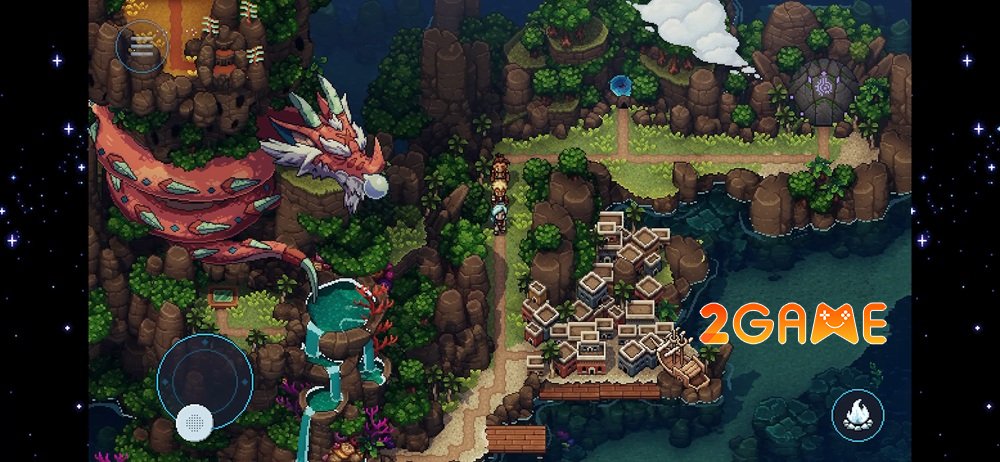This screenshot has width=1000, height=462.
Task: Open the hamburger menu button
Action: 141,46
